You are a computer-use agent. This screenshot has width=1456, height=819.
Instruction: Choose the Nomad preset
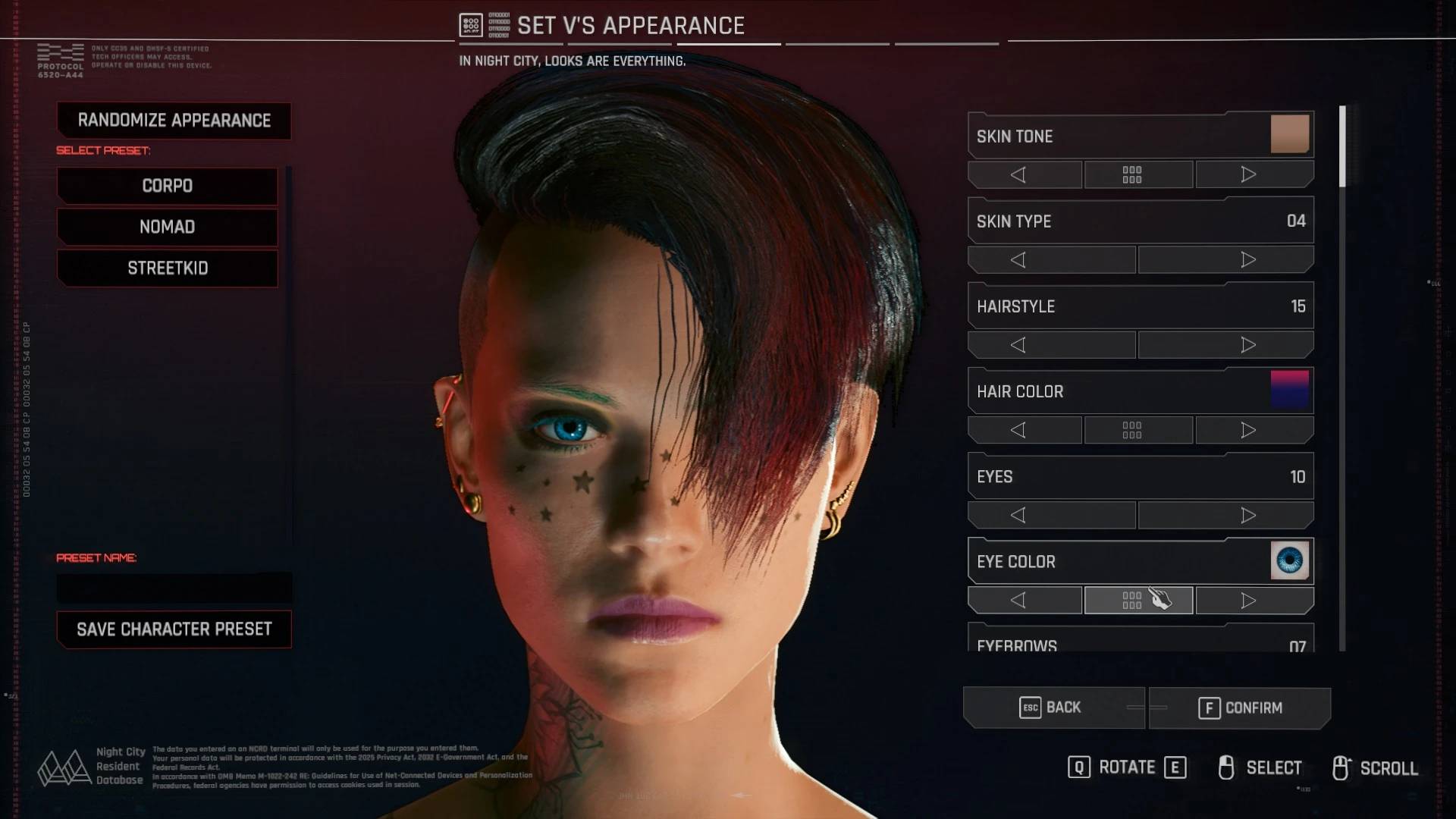[168, 227]
